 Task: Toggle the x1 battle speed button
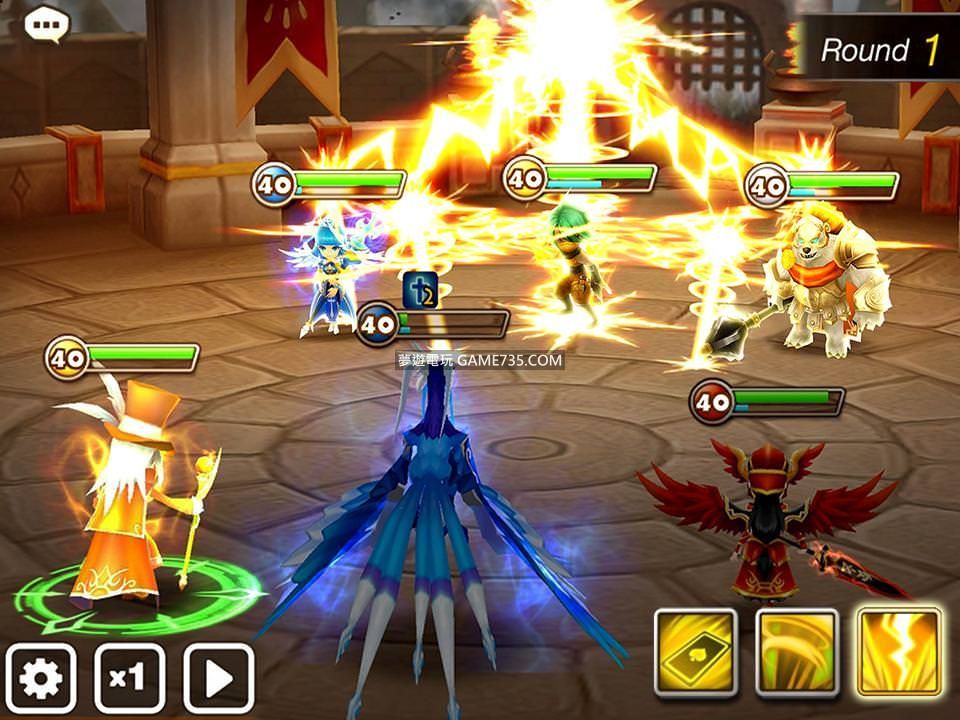129,679
